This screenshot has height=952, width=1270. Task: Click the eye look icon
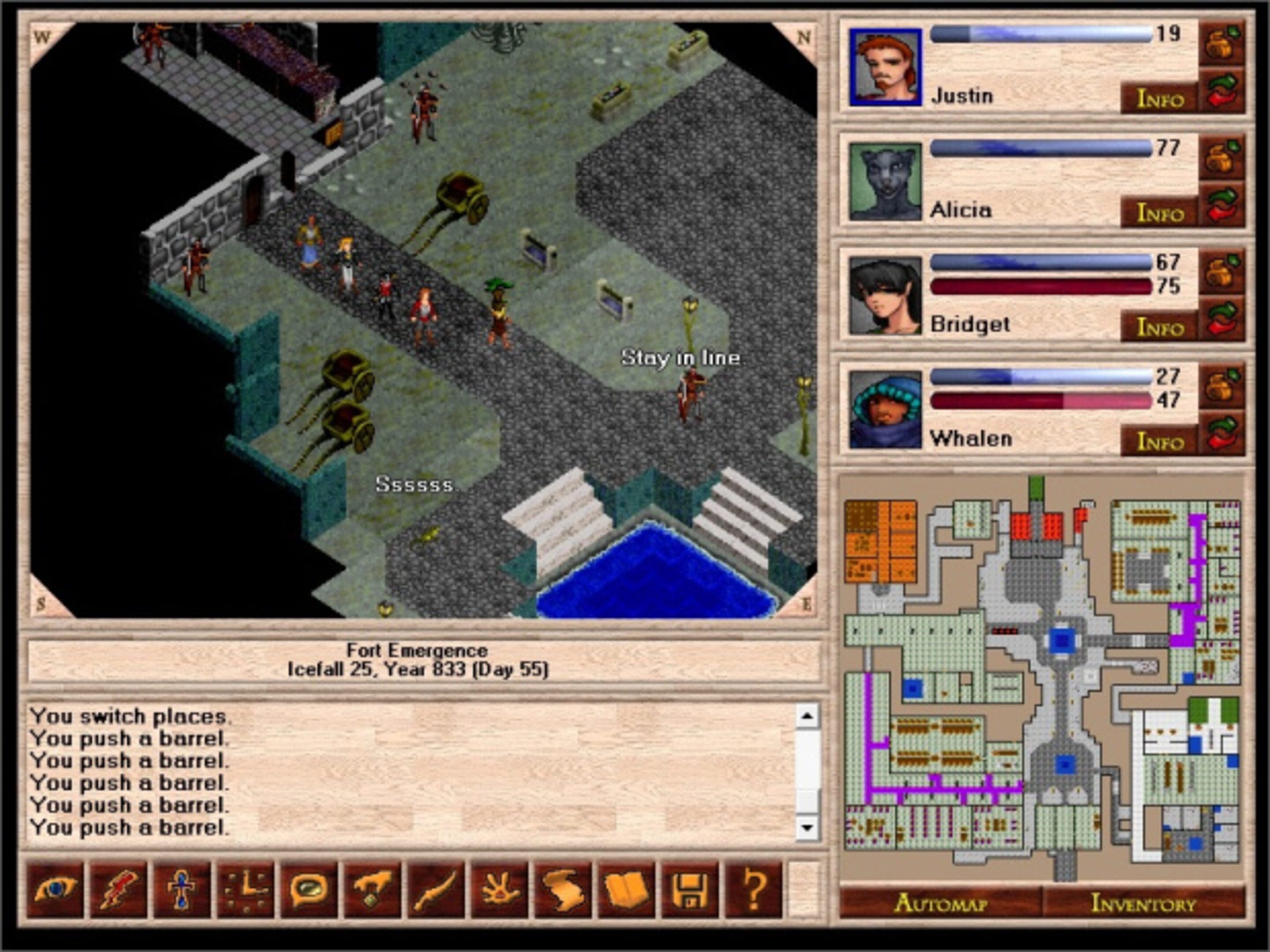[x=55, y=890]
